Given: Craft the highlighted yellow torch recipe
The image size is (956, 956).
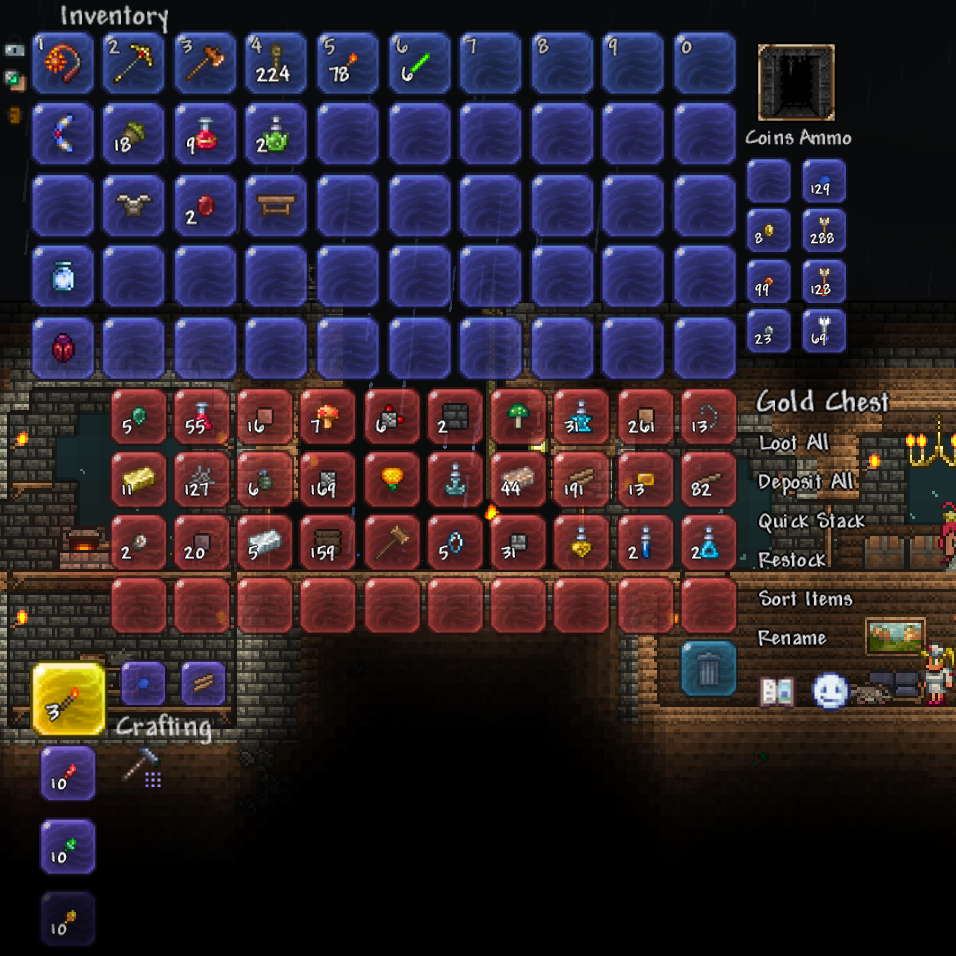Looking at the screenshot, I should coord(68,698).
